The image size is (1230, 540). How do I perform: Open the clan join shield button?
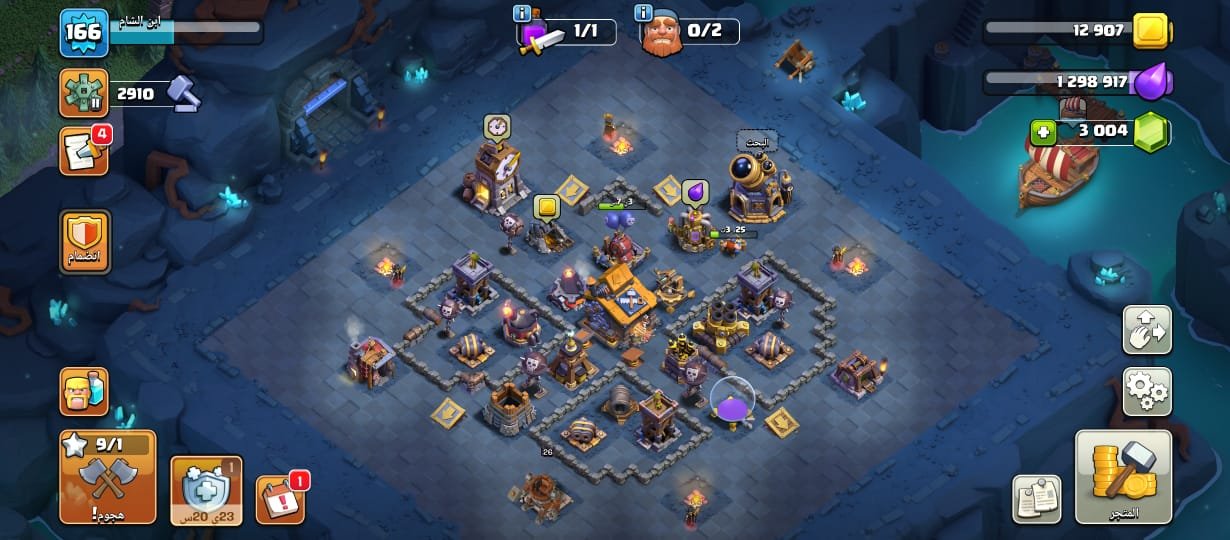pos(84,241)
